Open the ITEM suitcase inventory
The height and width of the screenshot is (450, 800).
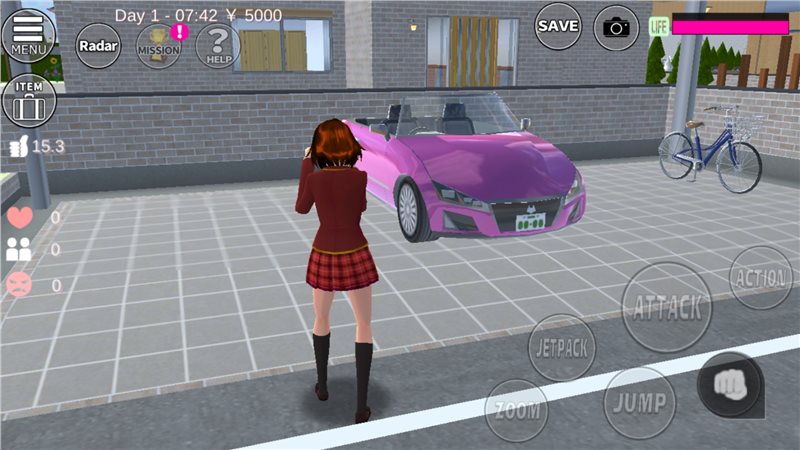tap(29, 101)
